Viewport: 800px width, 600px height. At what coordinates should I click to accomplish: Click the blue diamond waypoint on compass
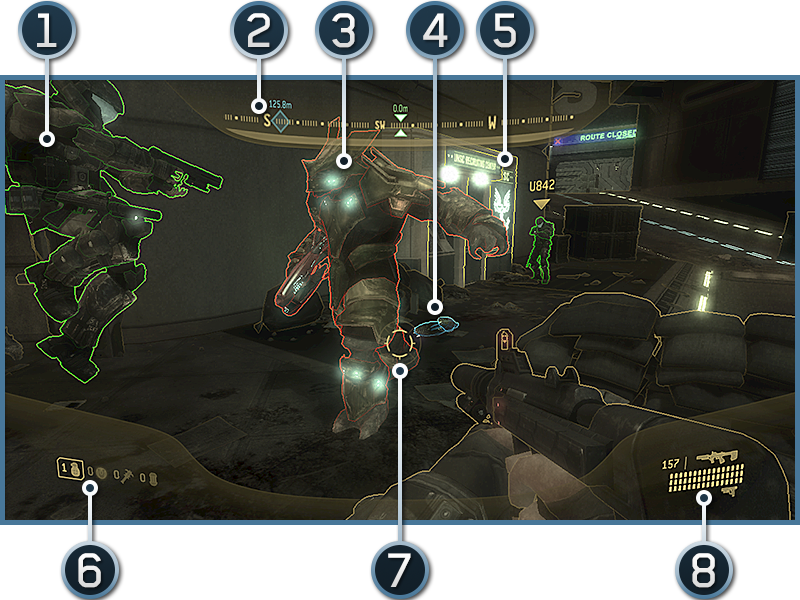click(281, 125)
